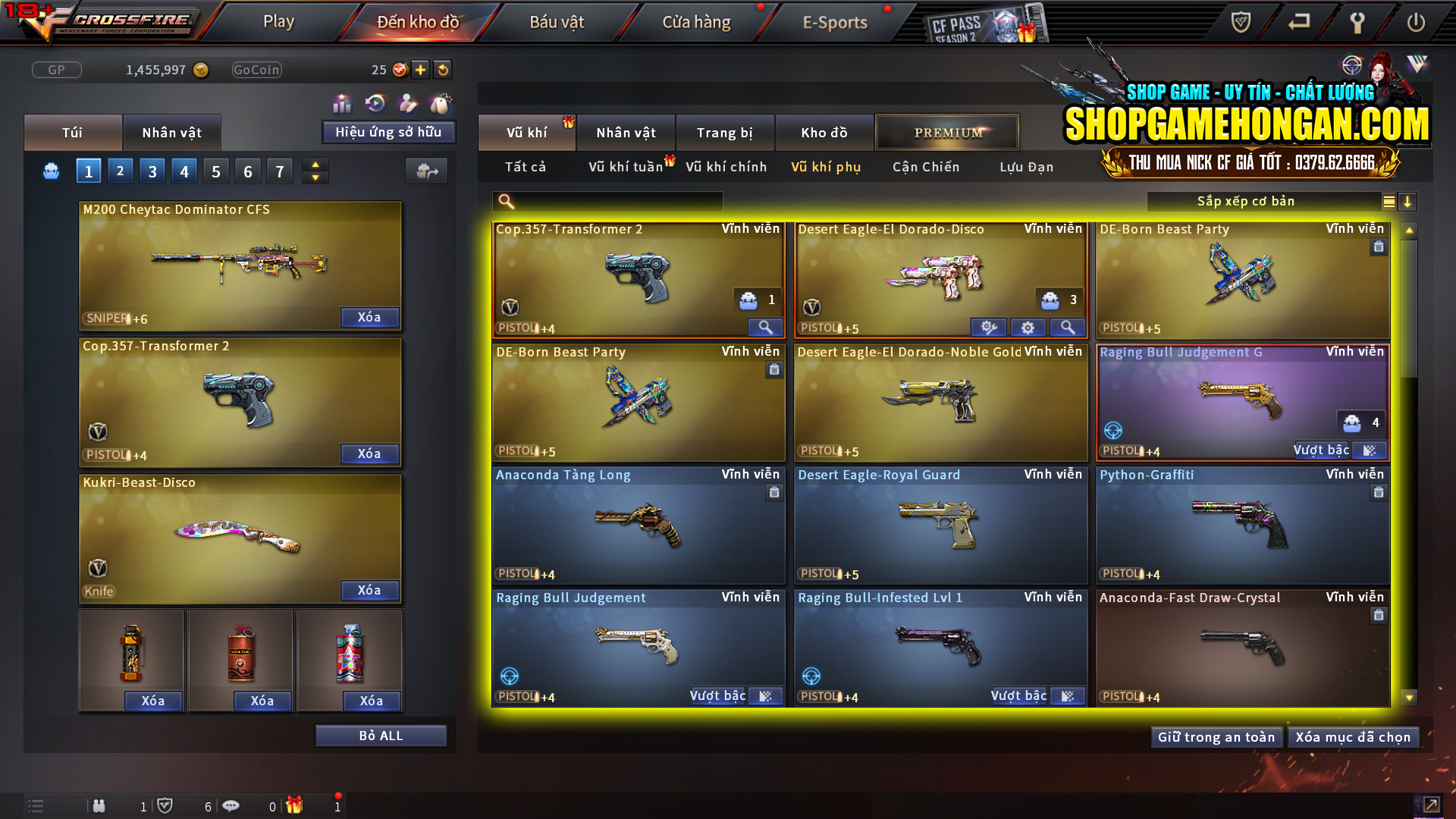Open the gift icon with red notification at bottom

[295, 805]
